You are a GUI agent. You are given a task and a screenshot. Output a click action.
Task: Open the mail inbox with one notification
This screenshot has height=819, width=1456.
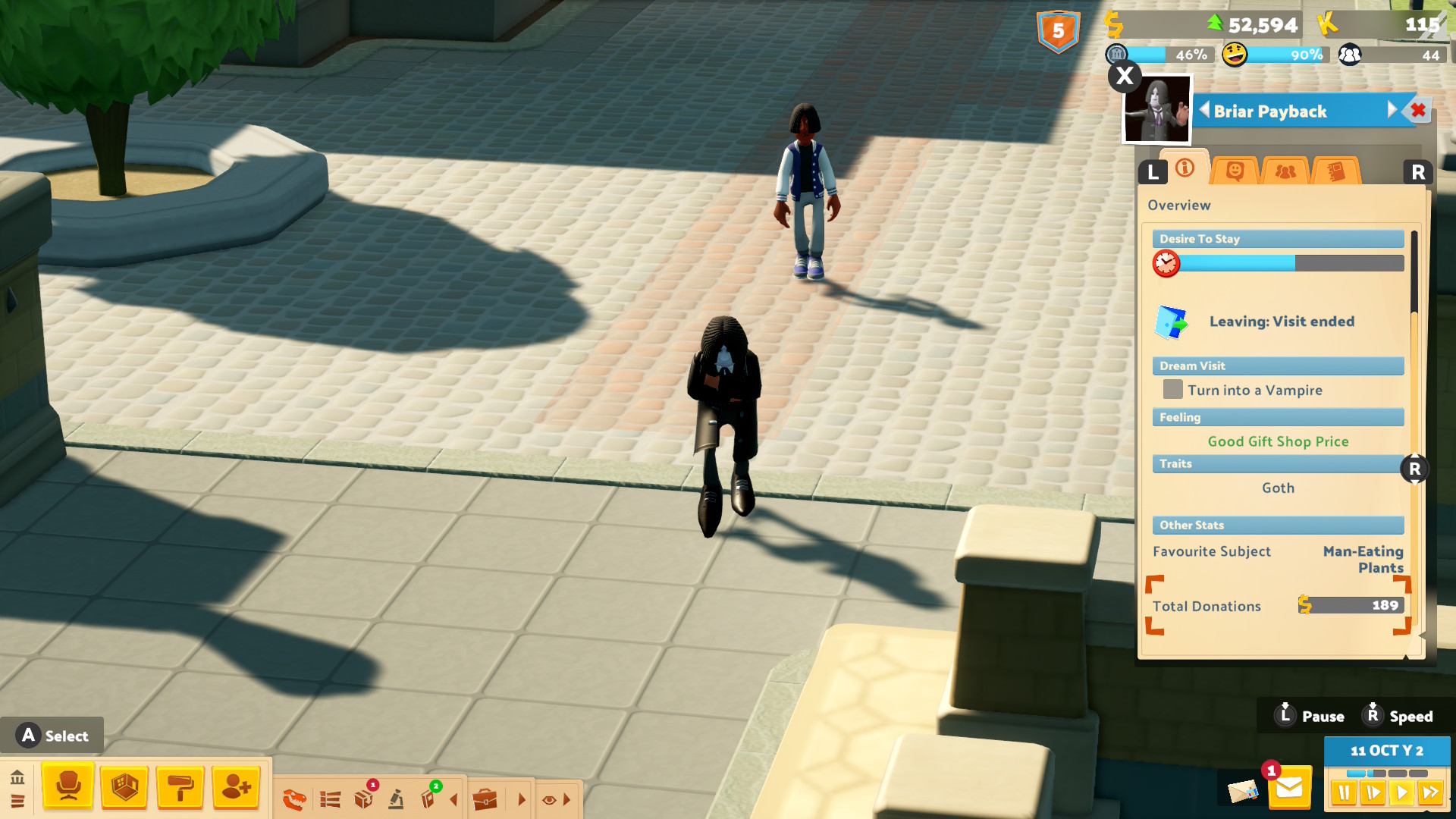point(1288,789)
